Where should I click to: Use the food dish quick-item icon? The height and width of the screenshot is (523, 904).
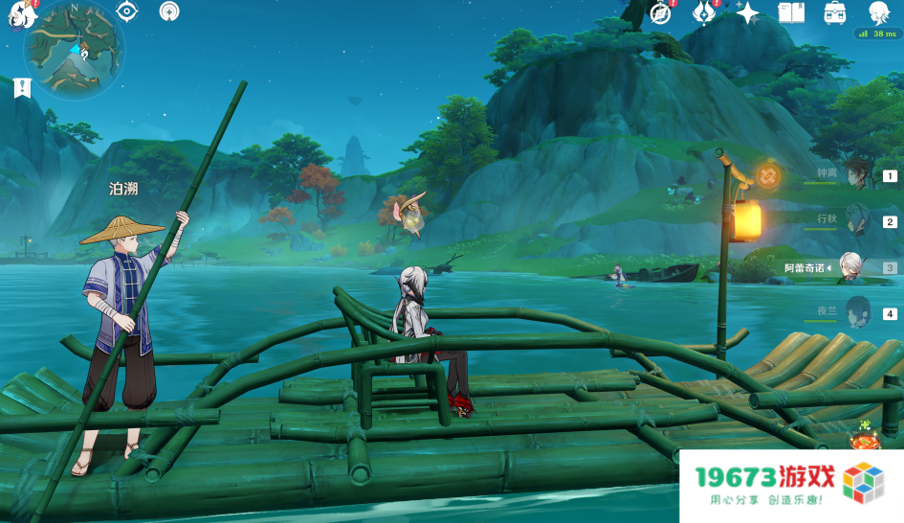pos(863,439)
